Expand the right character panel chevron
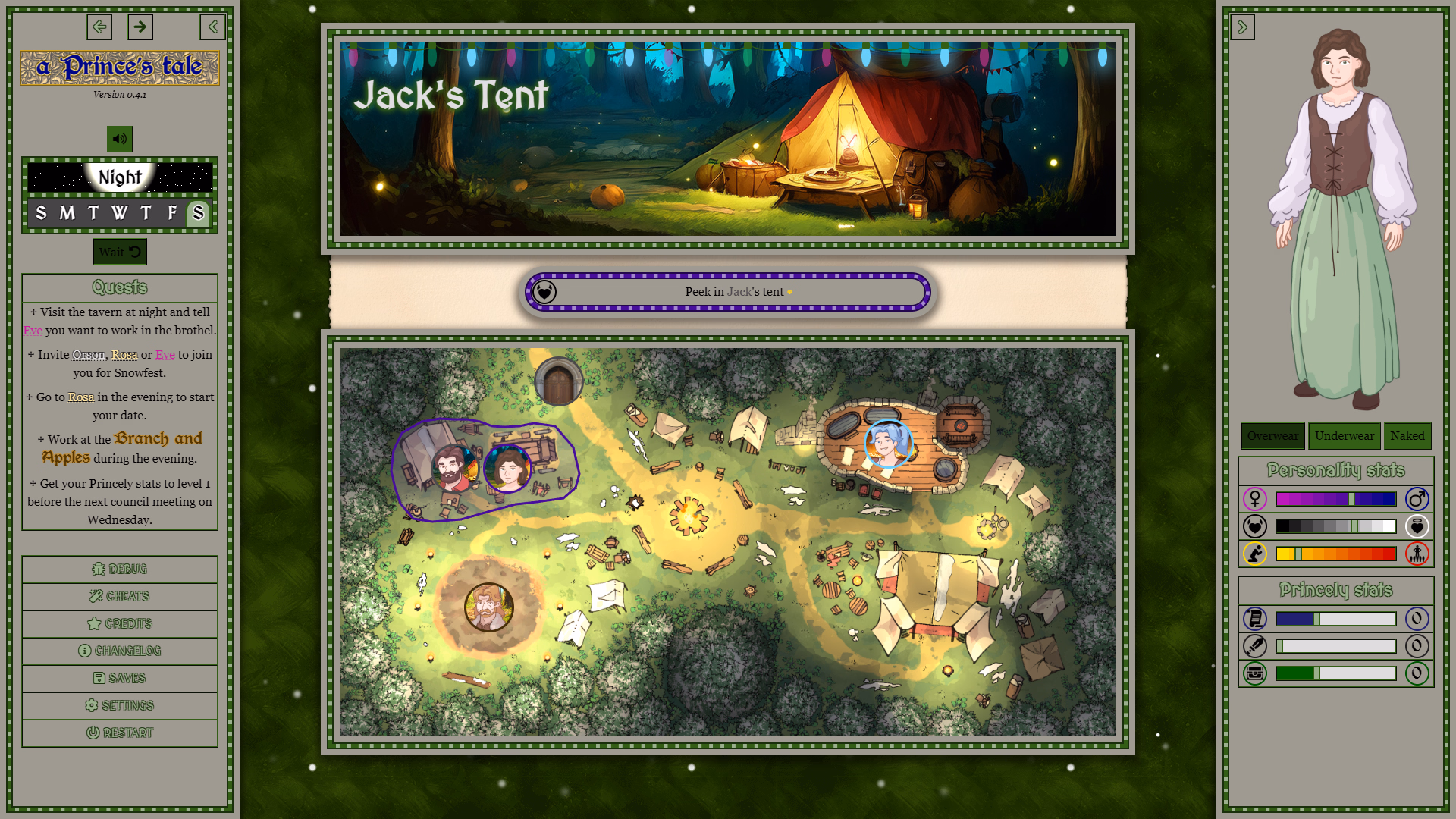This screenshot has height=819, width=1456. click(x=1243, y=27)
